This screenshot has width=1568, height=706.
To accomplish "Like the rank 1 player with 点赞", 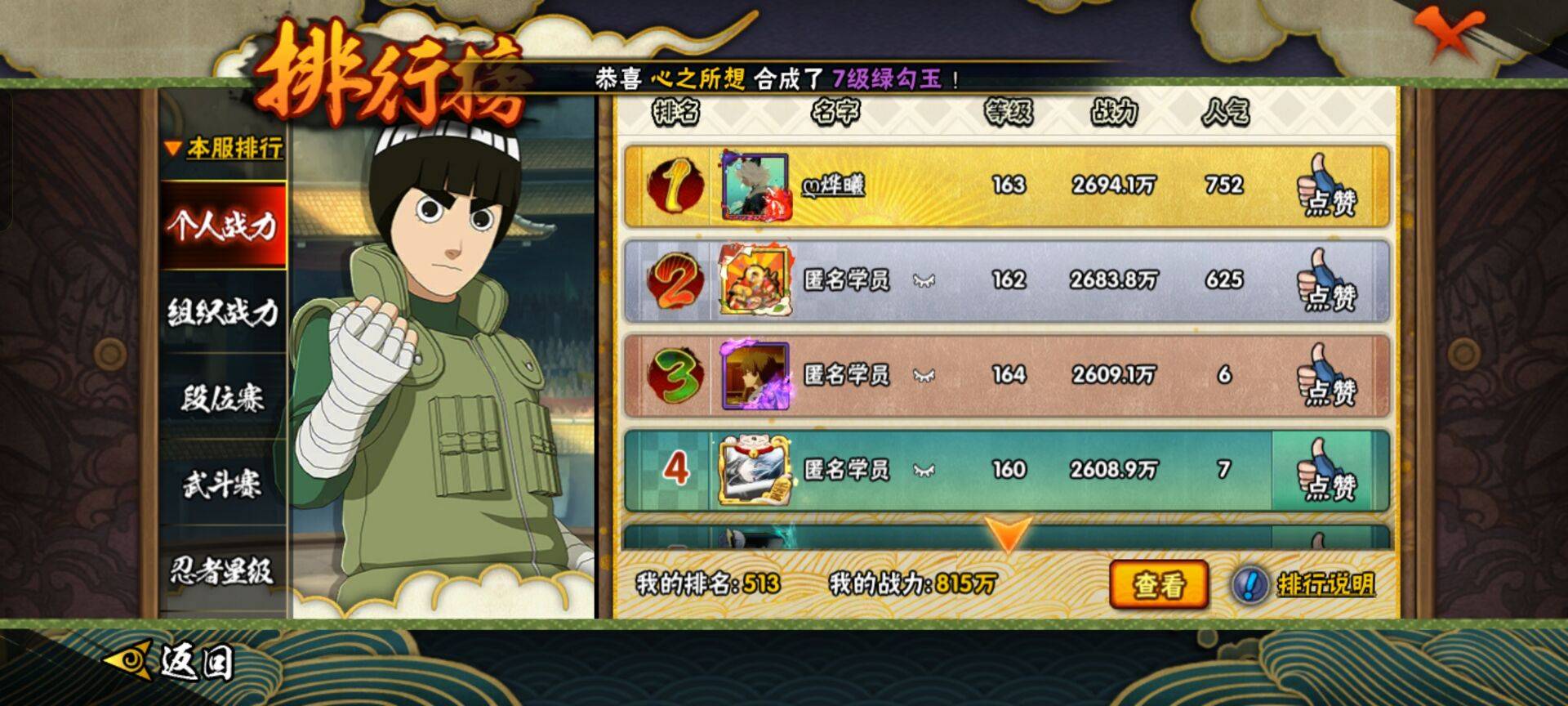I will [1326, 187].
